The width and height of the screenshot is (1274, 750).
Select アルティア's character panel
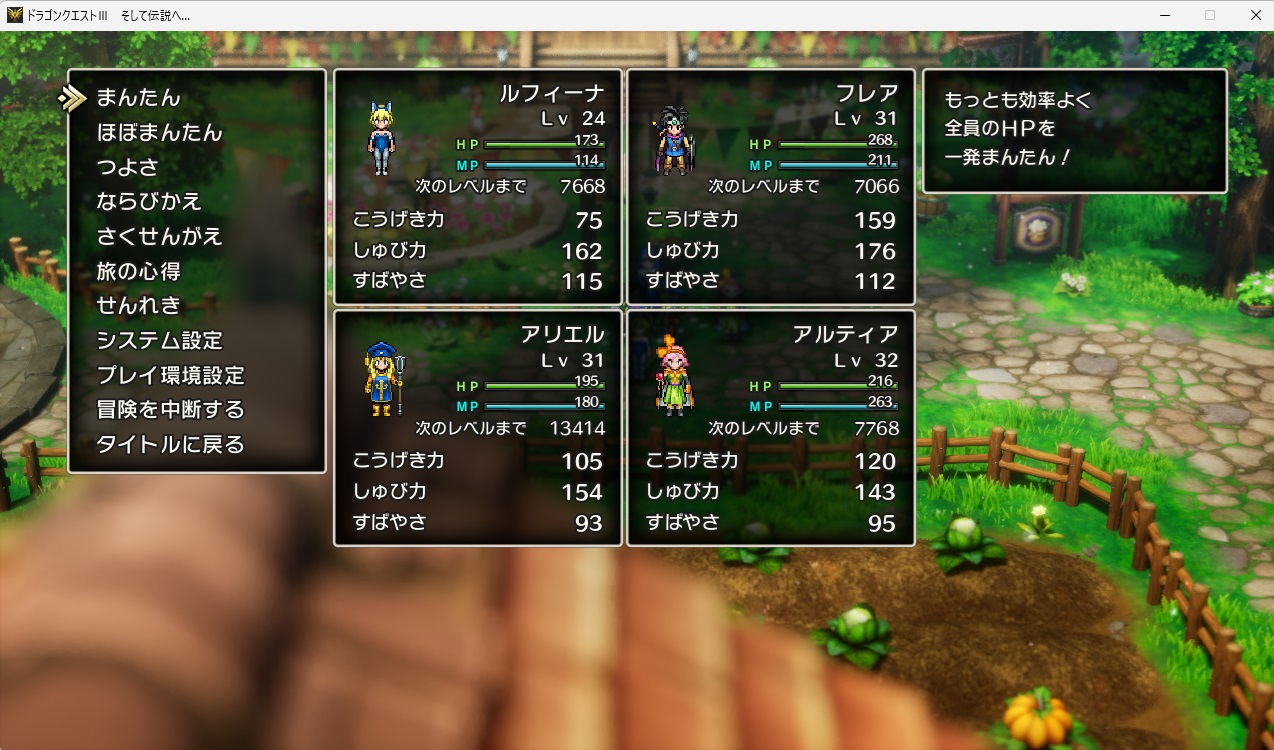coord(770,427)
